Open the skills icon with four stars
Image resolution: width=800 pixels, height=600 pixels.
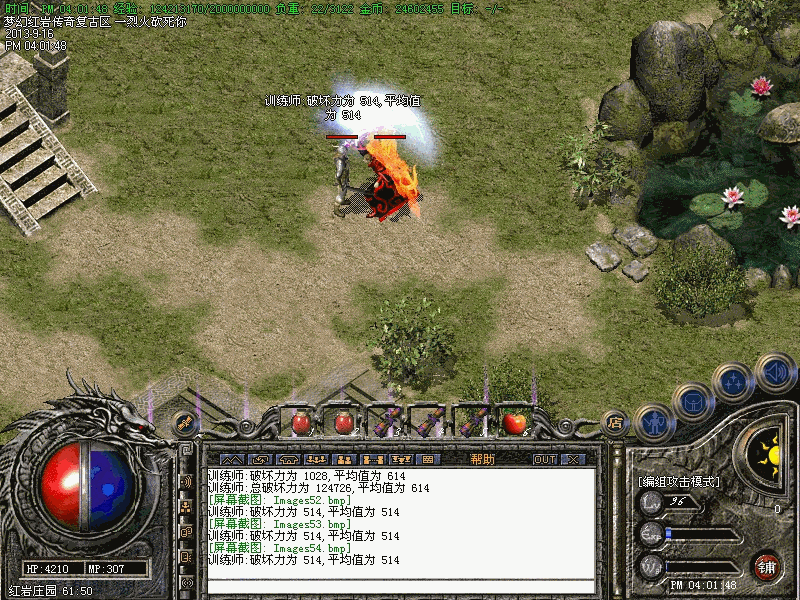pyautogui.click(x=735, y=381)
